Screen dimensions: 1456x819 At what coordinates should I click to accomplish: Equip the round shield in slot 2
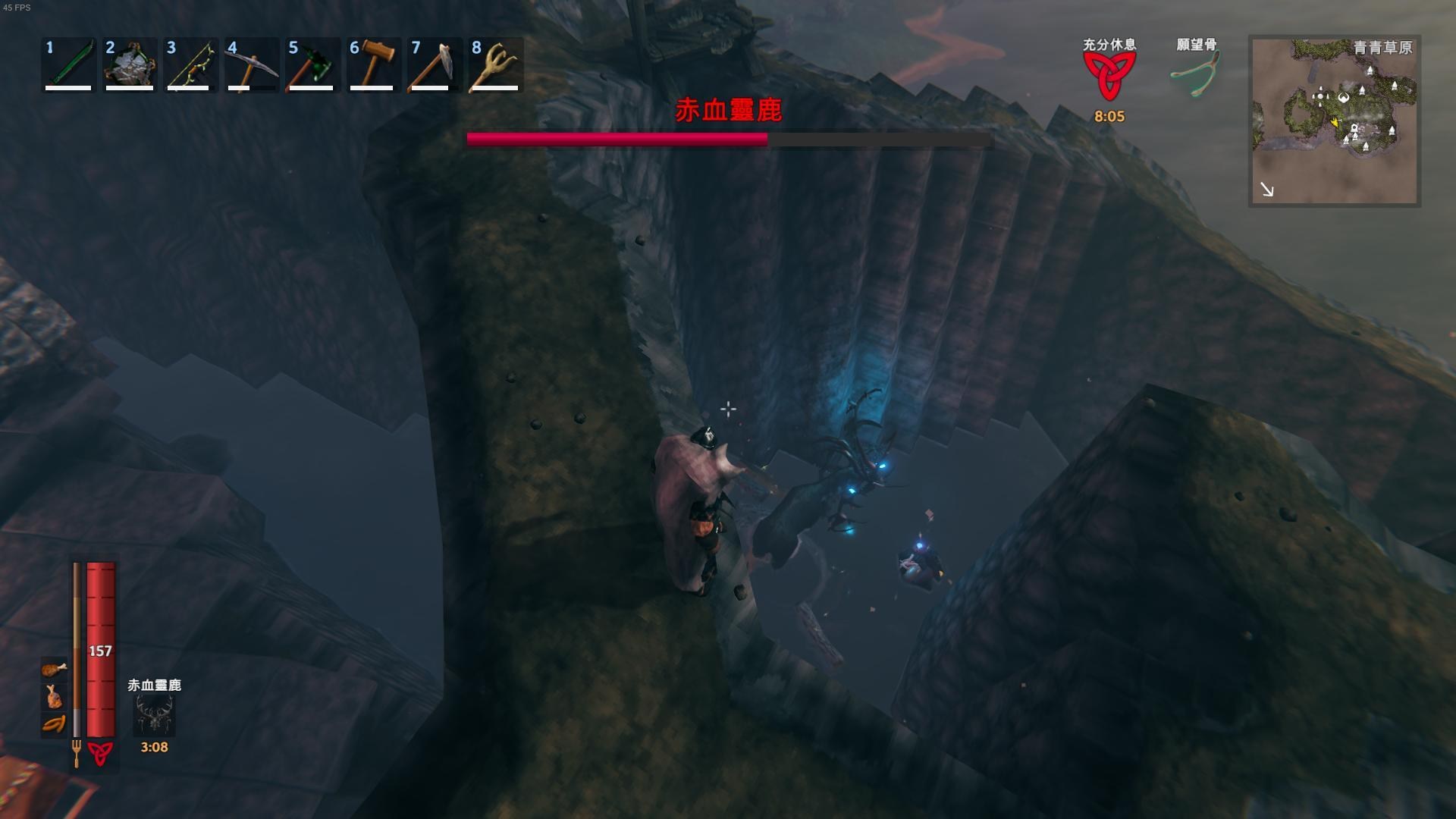click(130, 65)
